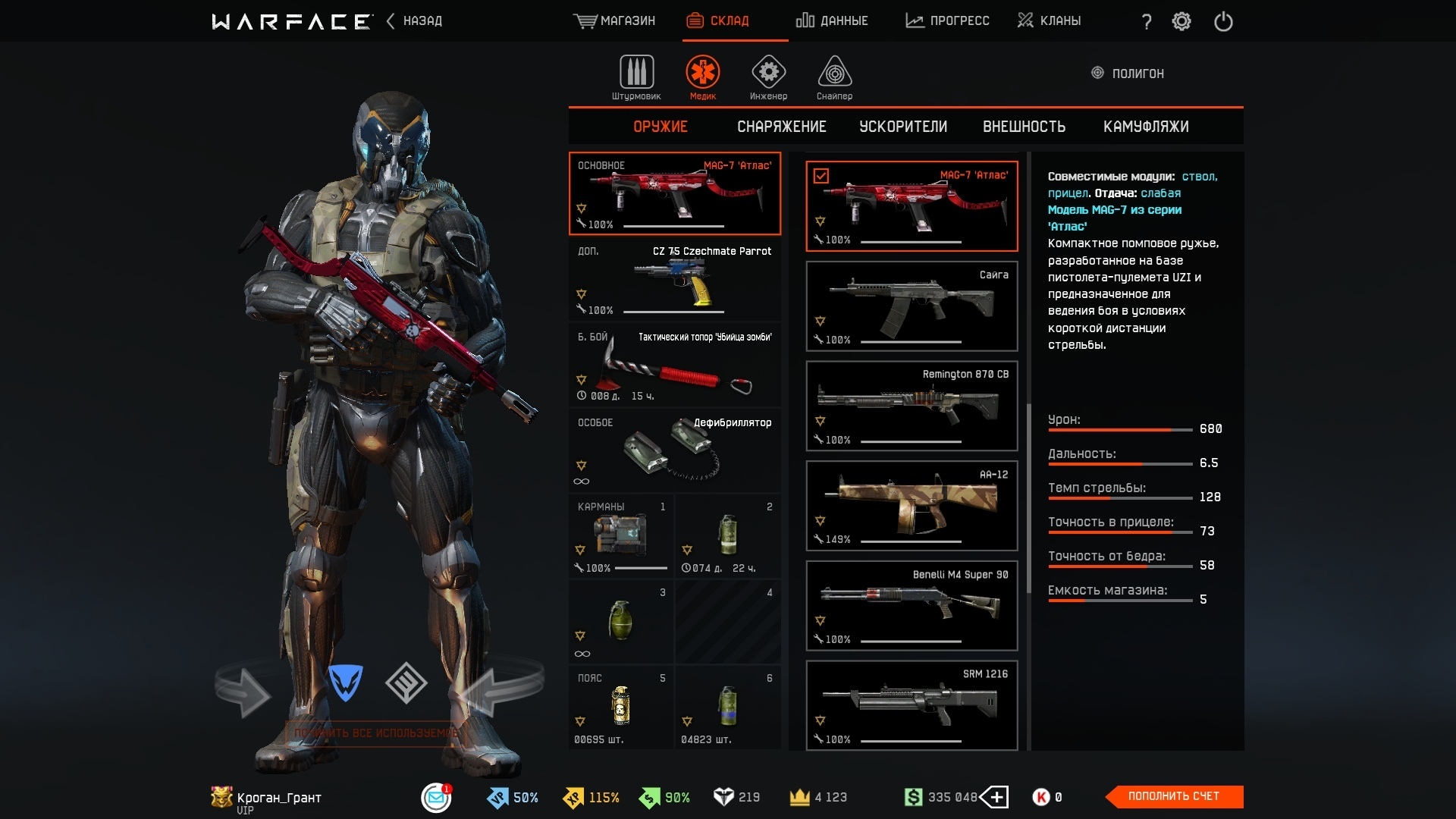
Task: Choose the Сайга shotgun from the list
Action: click(911, 306)
